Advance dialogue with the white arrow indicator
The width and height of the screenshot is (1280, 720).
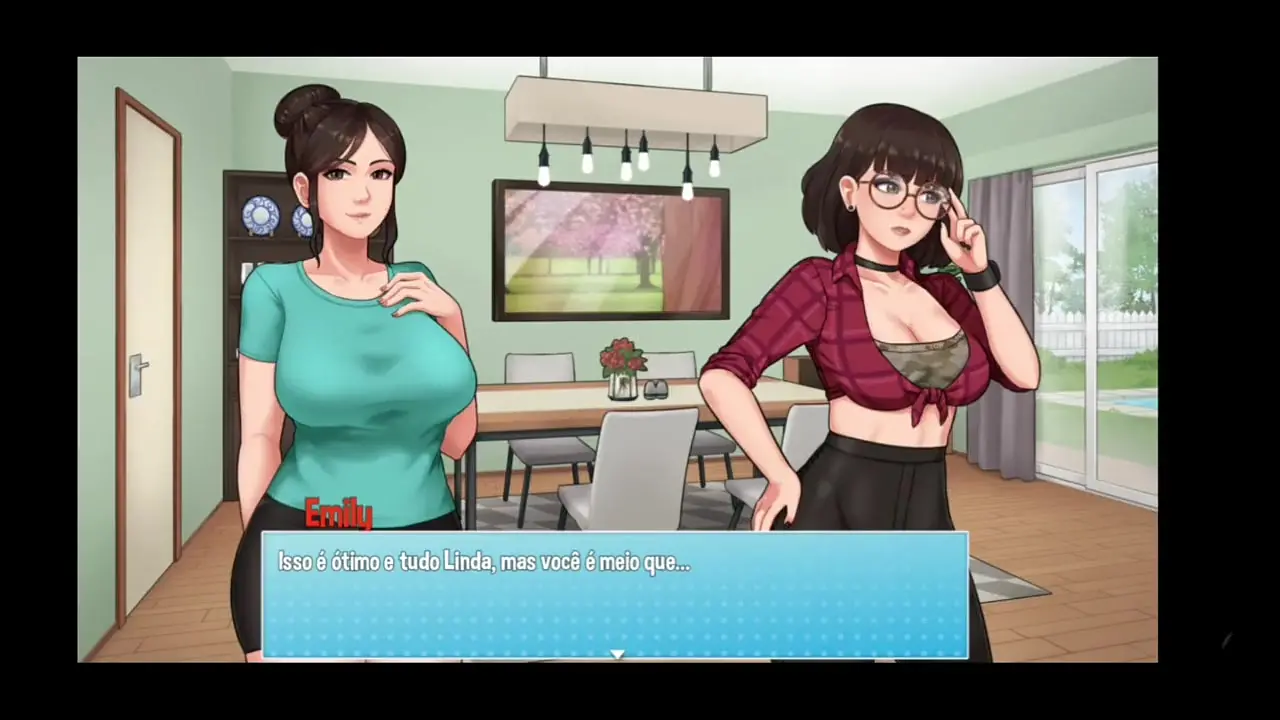pos(617,654)
